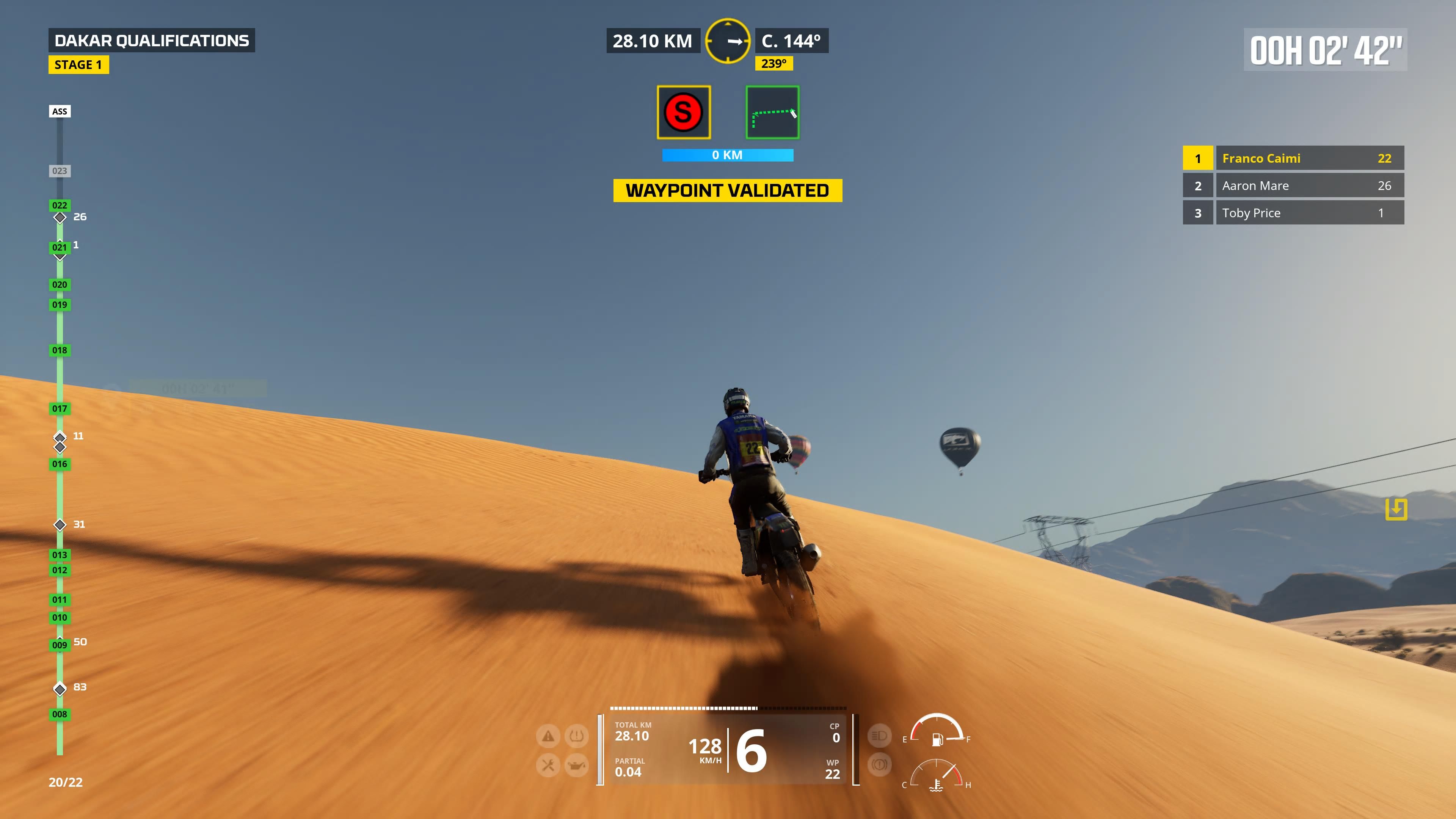Click the yellow download arrow icon
This screenshot has width=1456, height=819.
click(1395, 509)
